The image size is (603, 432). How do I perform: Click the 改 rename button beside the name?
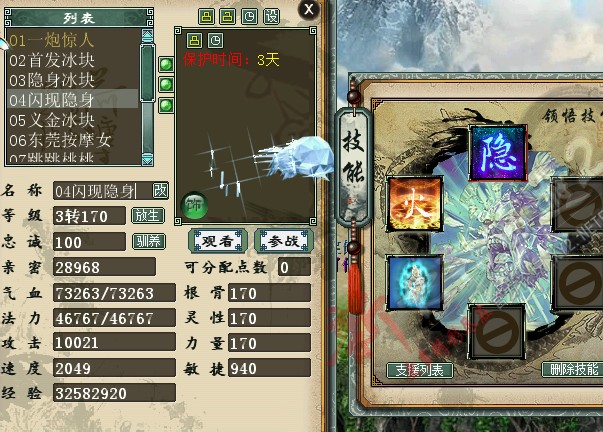point(160,190)
